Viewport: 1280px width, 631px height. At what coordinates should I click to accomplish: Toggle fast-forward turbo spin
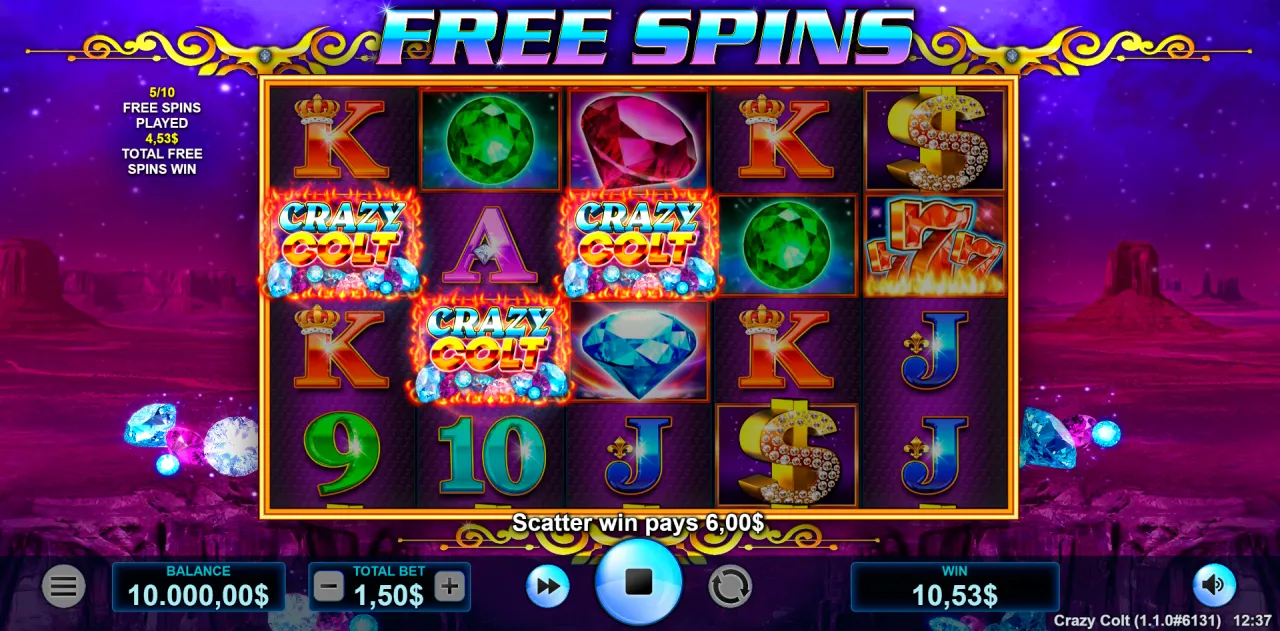pyautogui.click(x=547, y=586)
